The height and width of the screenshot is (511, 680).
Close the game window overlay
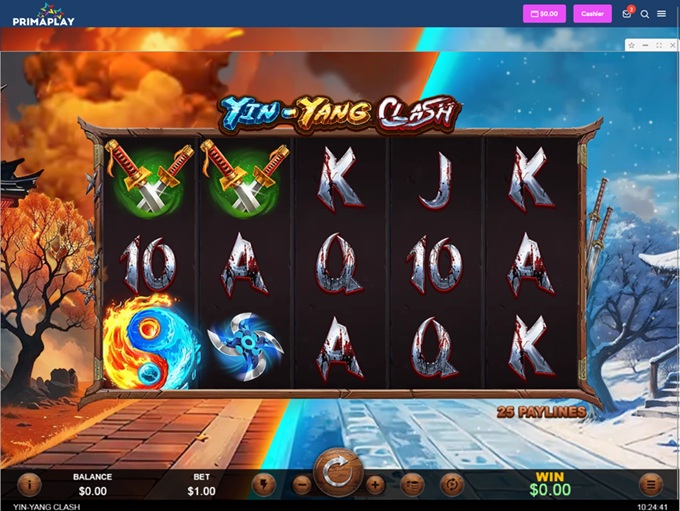click(x=671, y=45)
